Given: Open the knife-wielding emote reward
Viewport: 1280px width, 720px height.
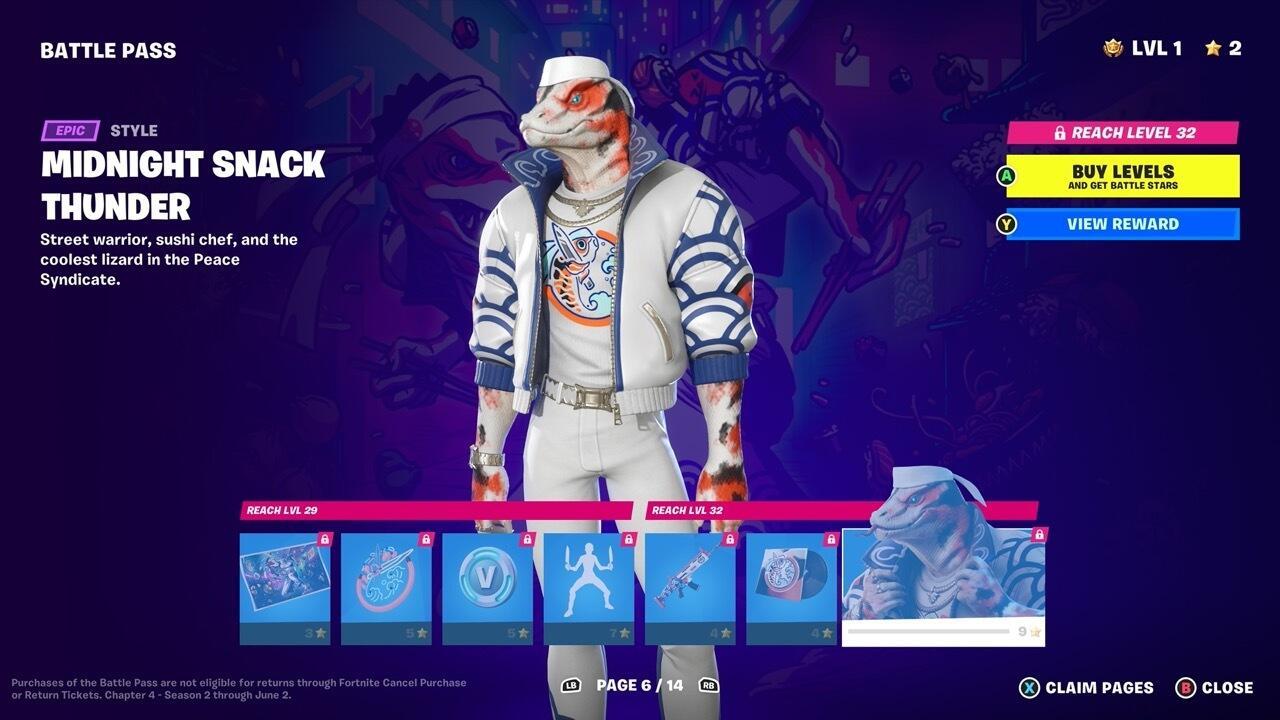Looking at the screenshot, I should pyautogui.click(x=588, y=588).
